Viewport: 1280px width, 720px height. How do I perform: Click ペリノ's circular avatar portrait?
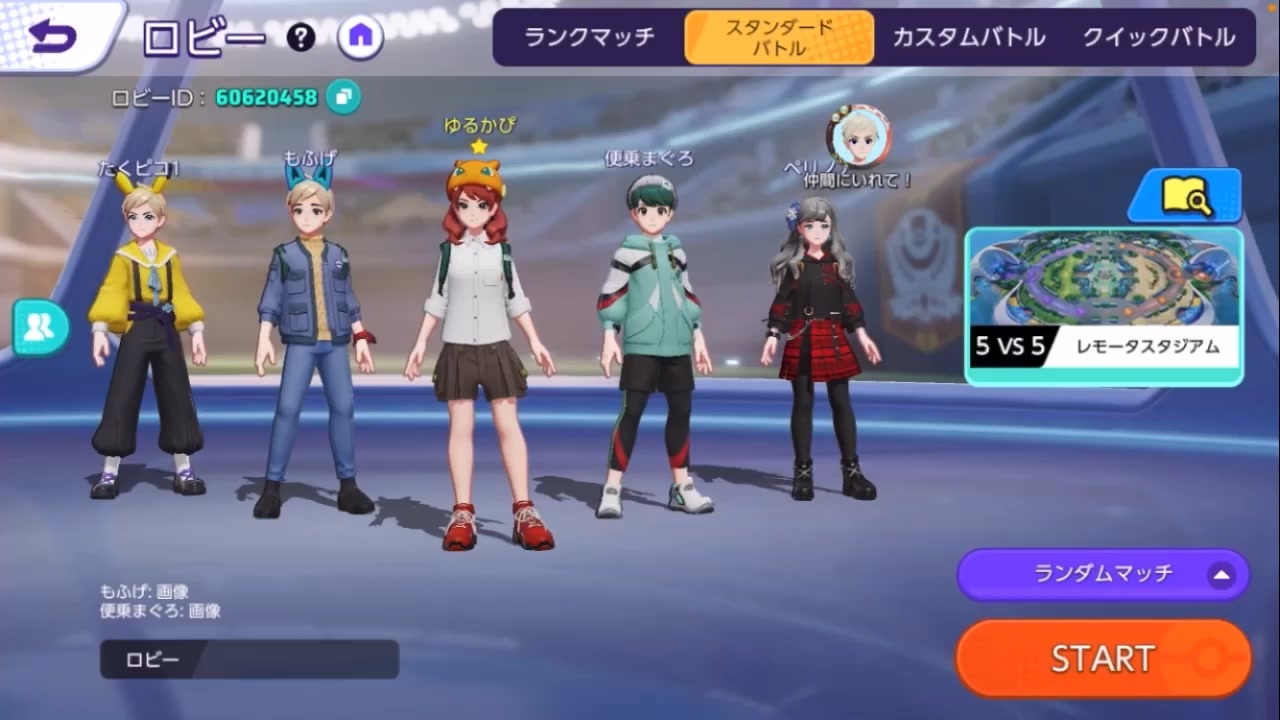click(858, 137)
